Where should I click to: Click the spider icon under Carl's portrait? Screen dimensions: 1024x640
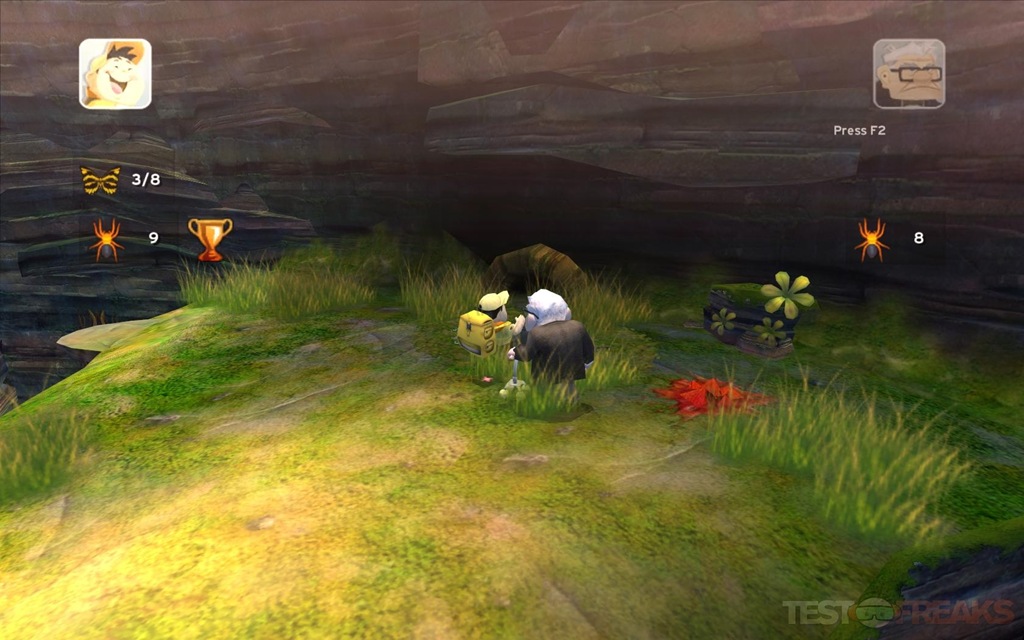click(x=871, y=239)
